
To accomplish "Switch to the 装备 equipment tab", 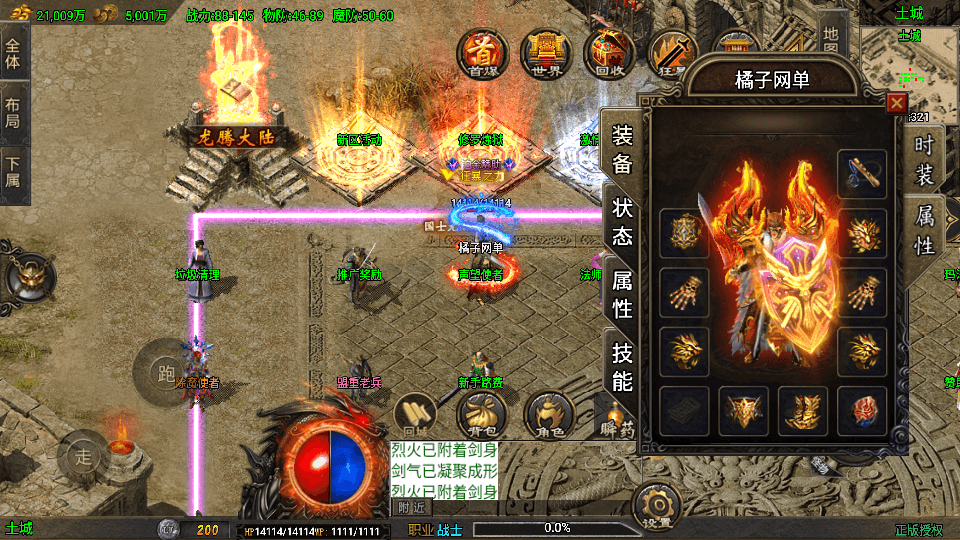I will (x=622, y=150).
